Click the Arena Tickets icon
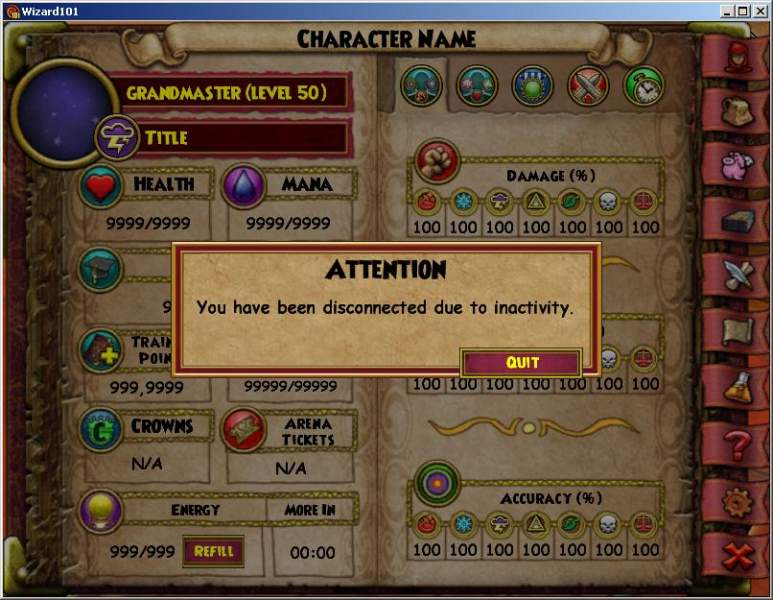 [243, 430]
